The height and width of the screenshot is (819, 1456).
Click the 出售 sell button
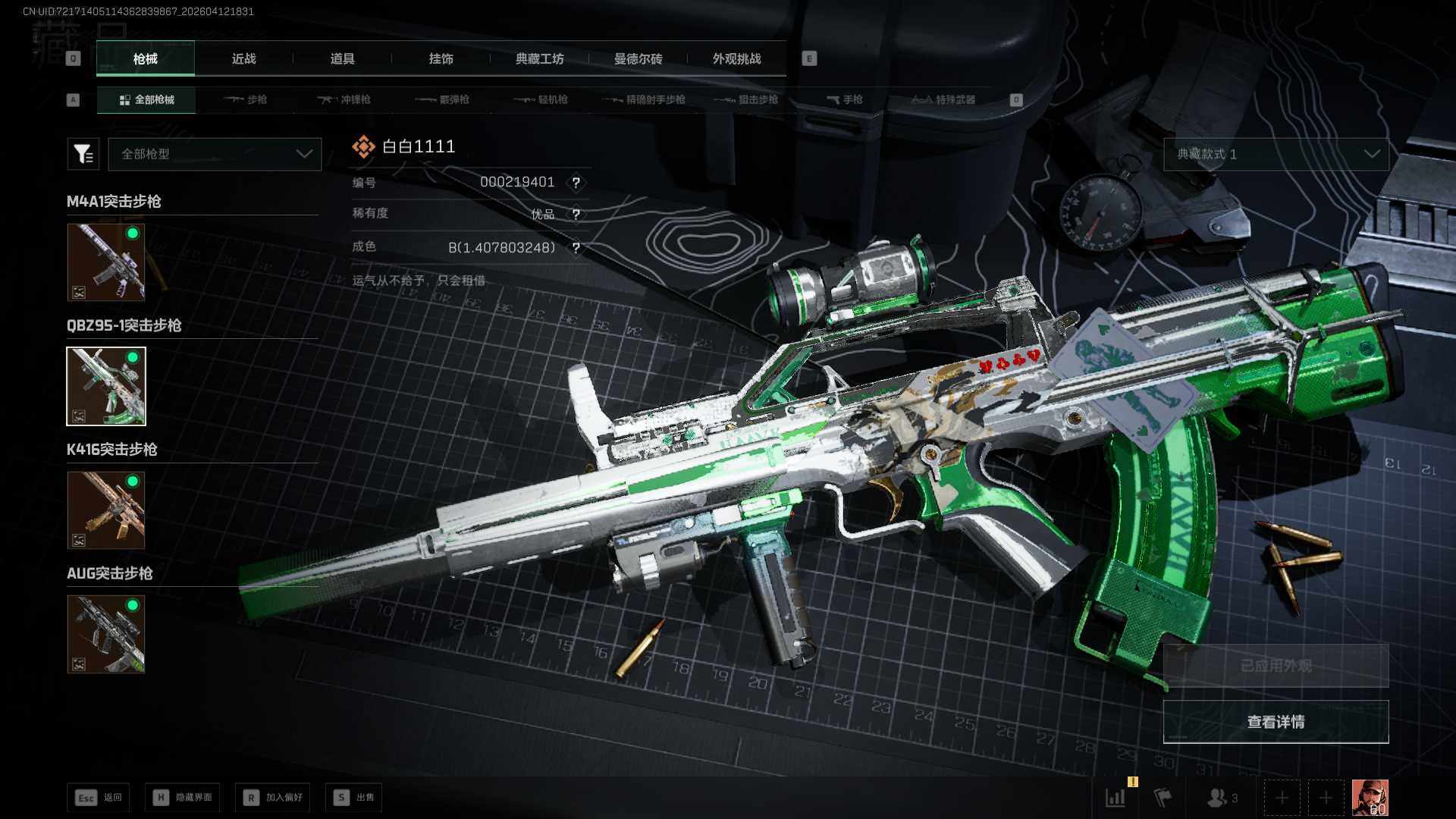click(x=354, y=797)
